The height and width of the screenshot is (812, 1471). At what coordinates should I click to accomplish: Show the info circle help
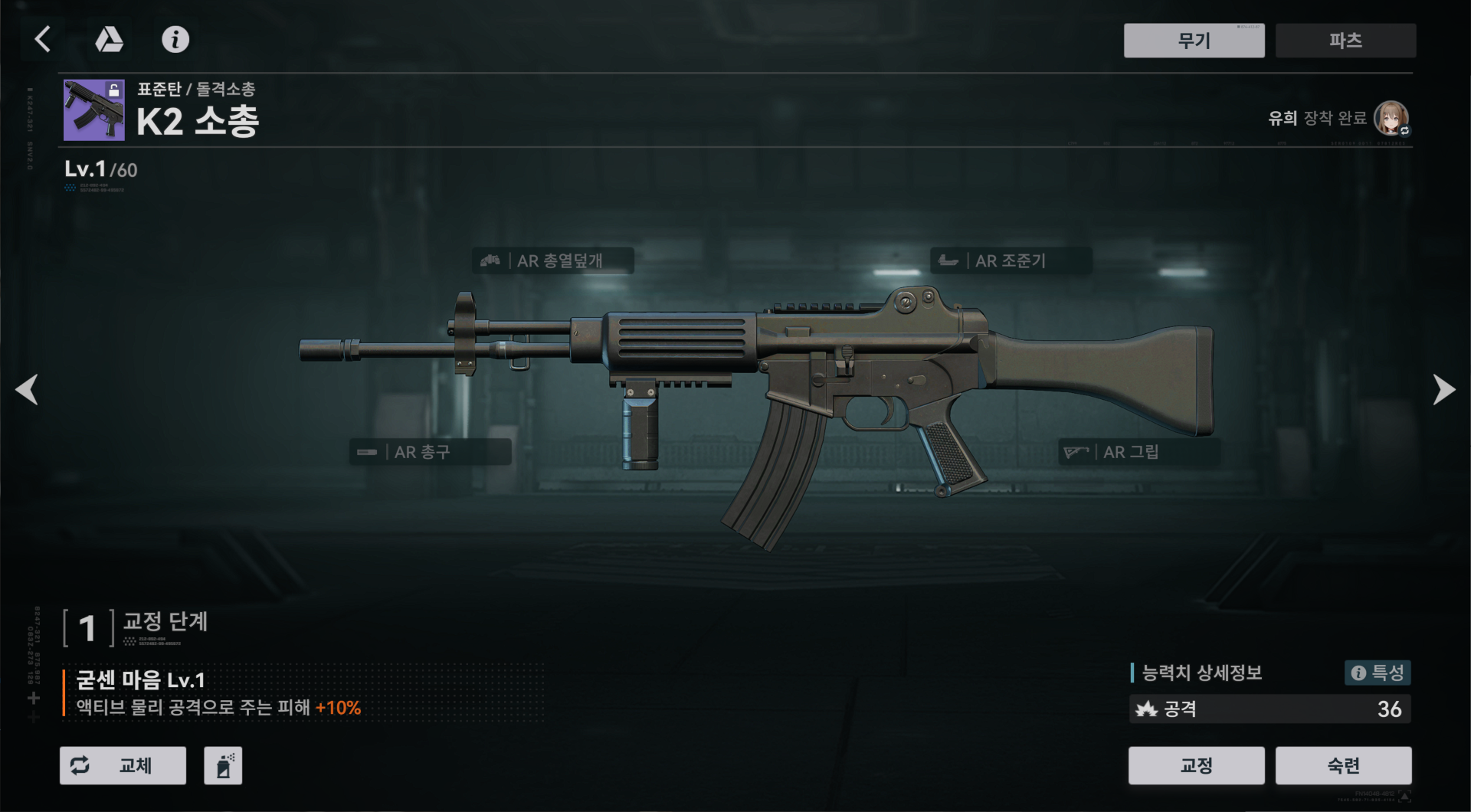(x=175, y=39)
